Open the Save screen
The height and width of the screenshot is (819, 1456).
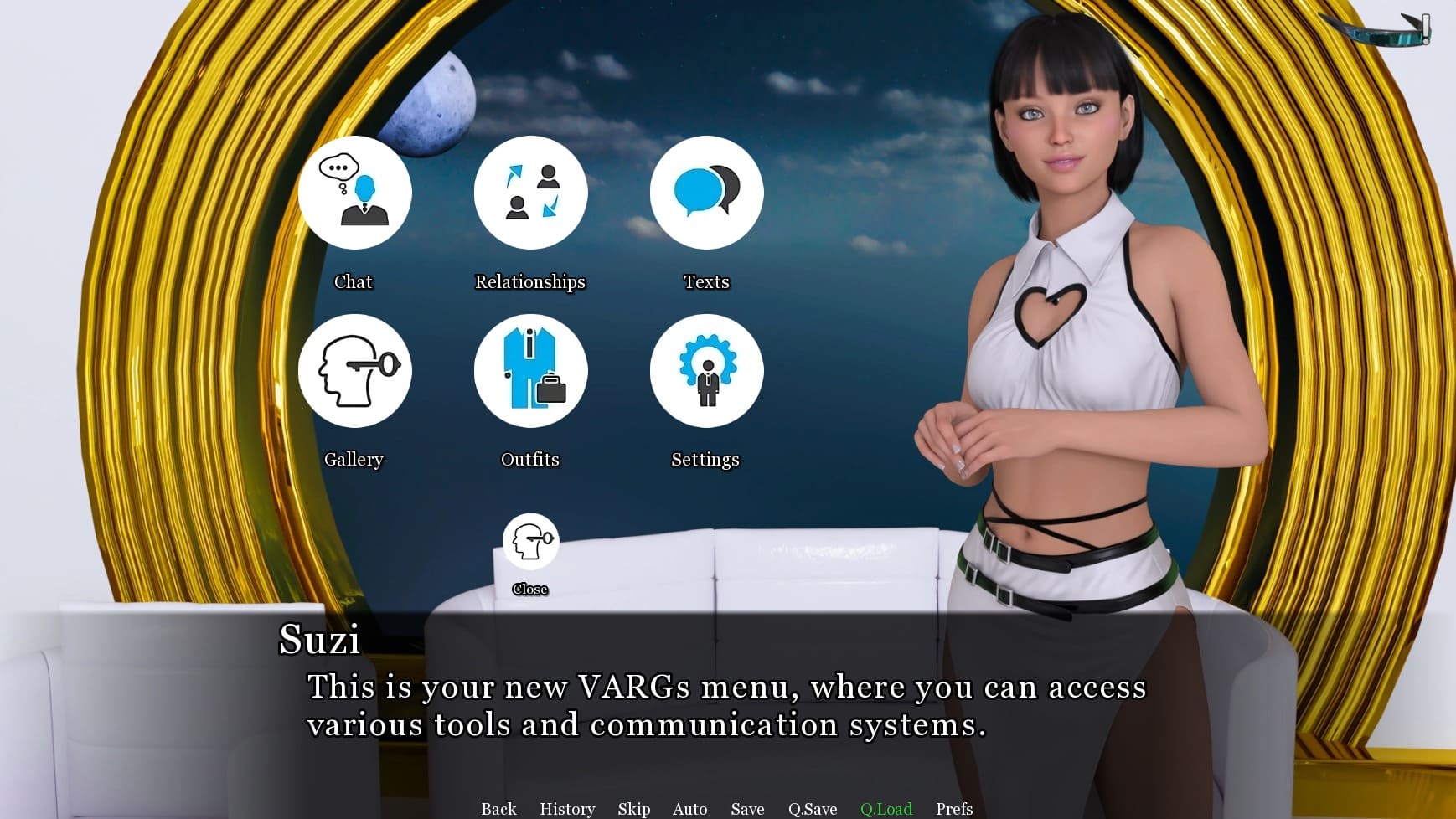click(747, 809)
